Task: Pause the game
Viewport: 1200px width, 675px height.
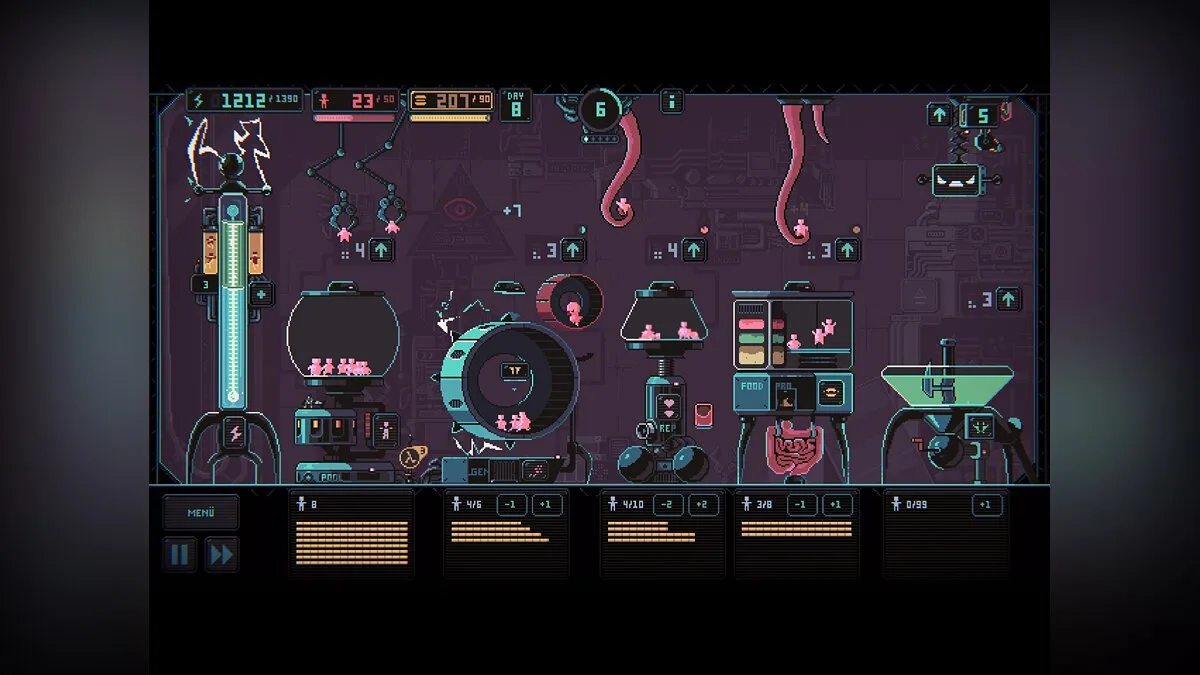Action: coord(180,554)
